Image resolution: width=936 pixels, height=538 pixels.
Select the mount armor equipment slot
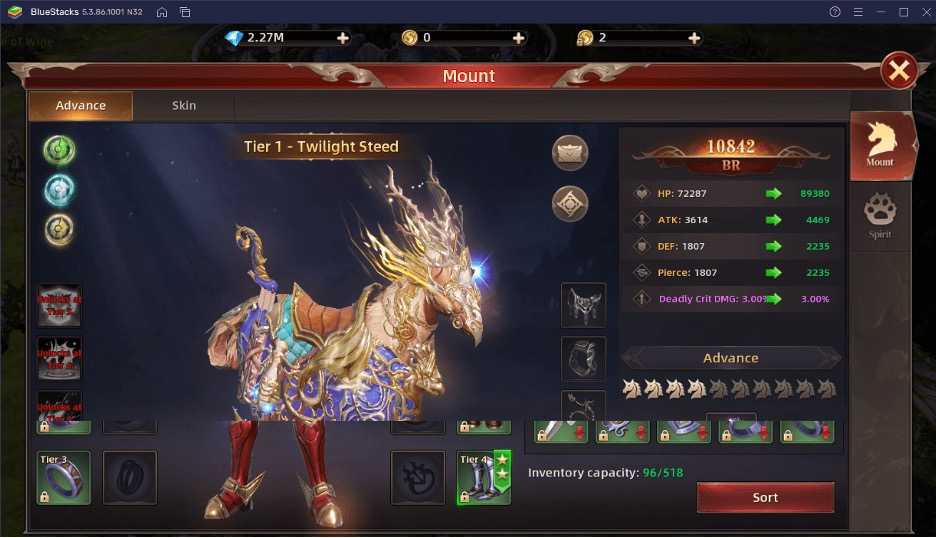583,304
